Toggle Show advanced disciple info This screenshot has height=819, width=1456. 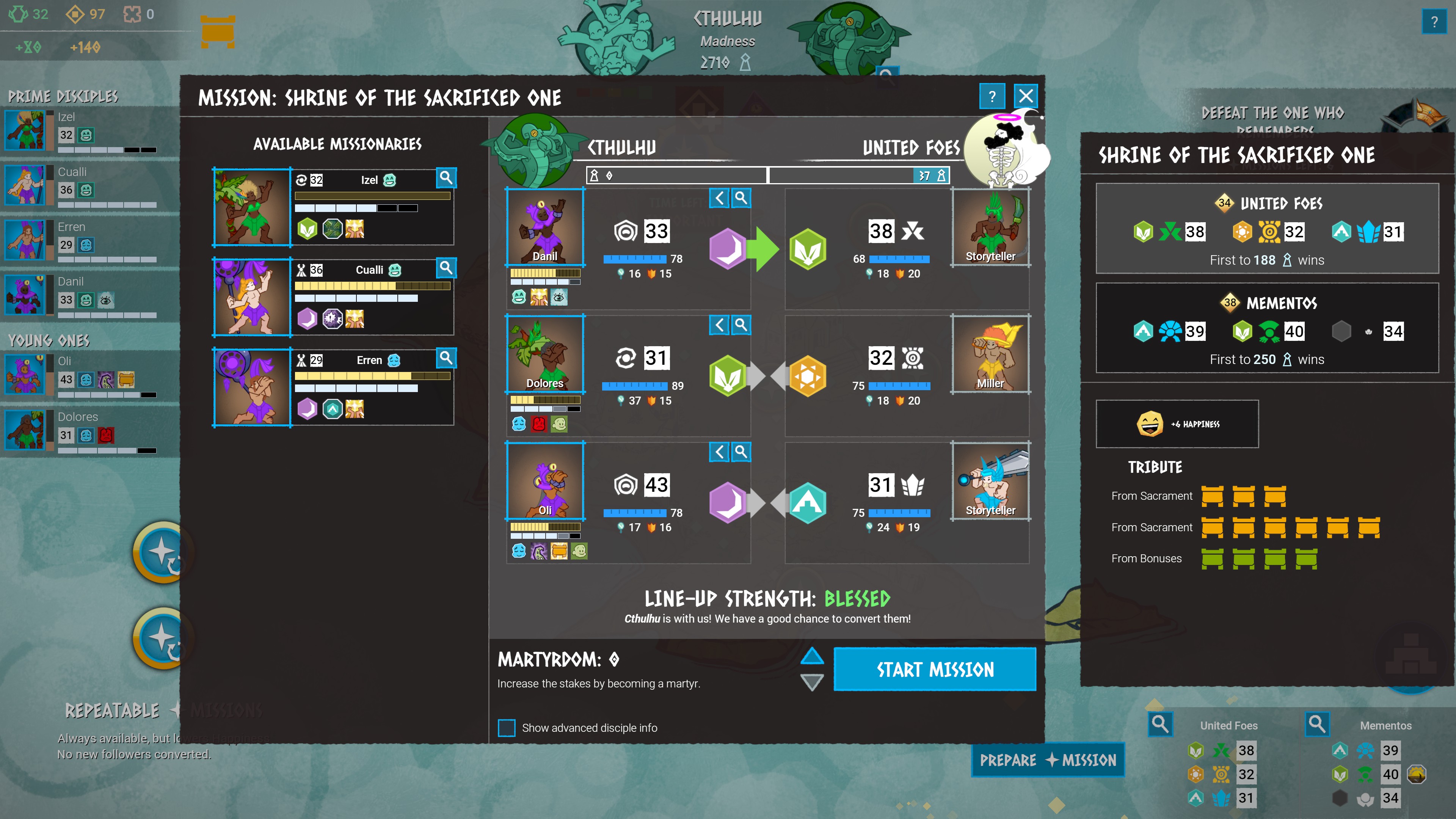[x=507, y=728]
